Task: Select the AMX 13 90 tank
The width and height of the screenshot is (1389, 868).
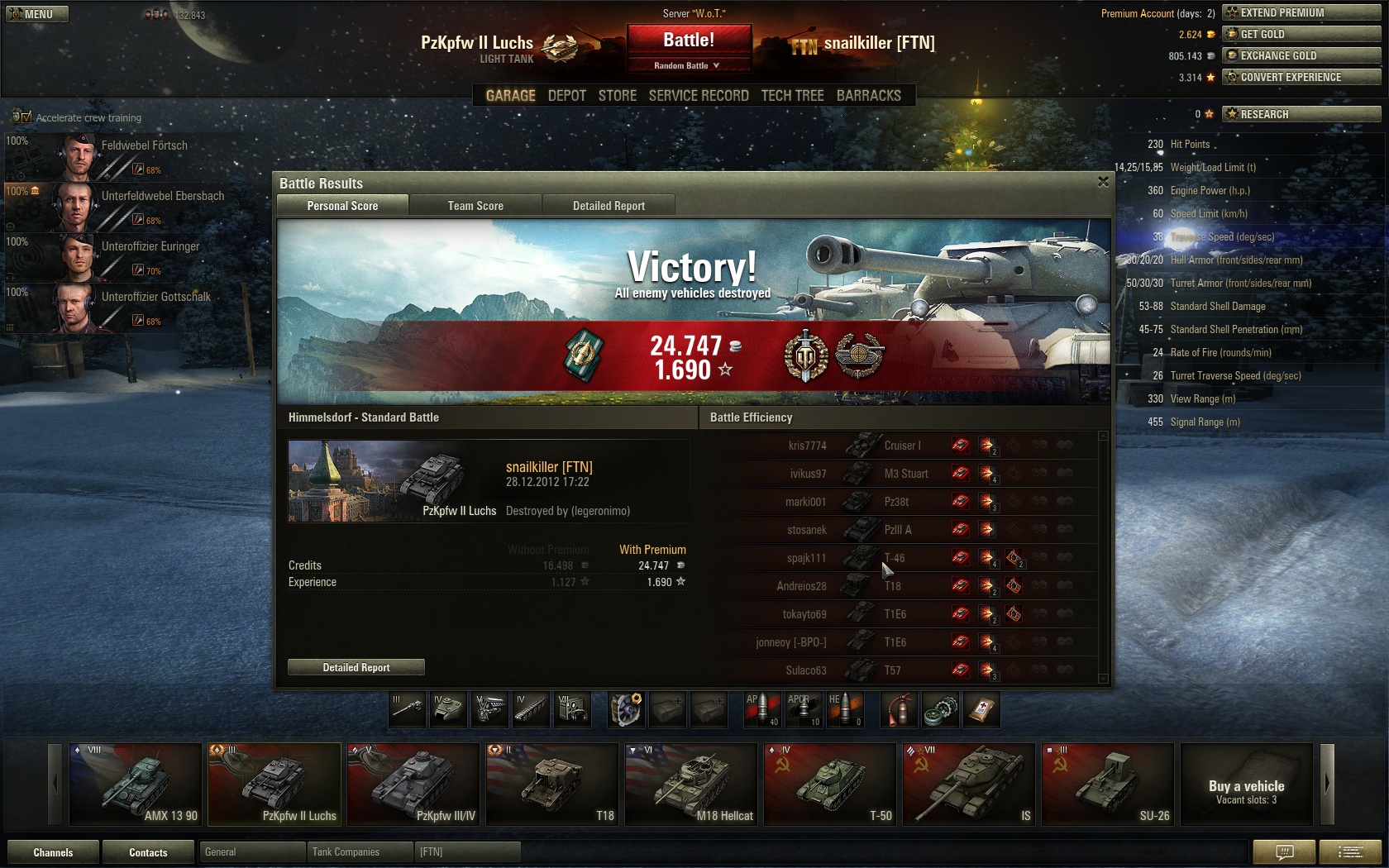Action: [x=136, y=784]
